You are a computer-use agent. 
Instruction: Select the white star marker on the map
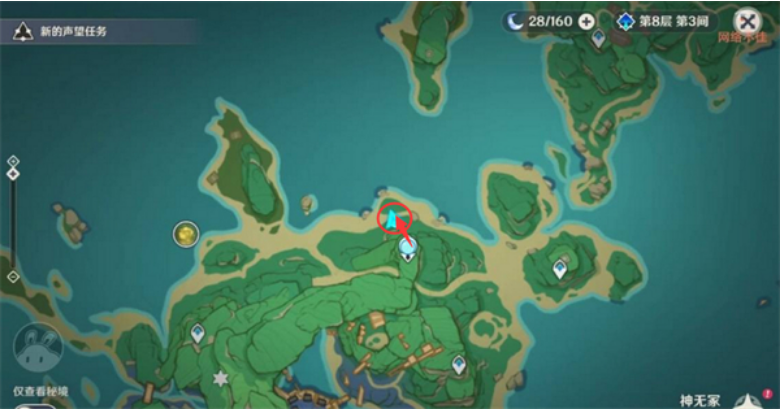(x=220, y=380)
